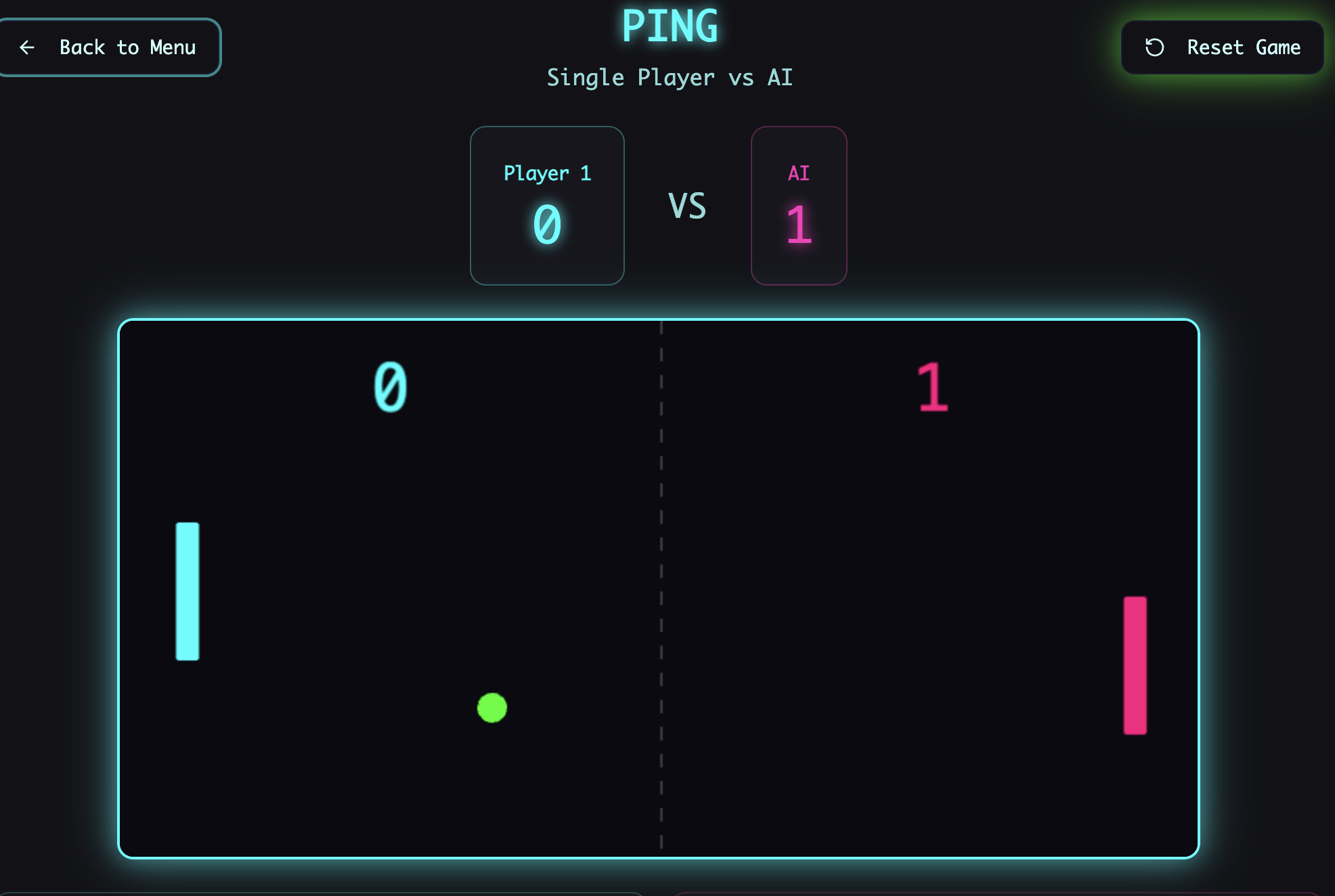The image size is (1335, 896).
Task: Select the cyan player paddle
Action: click(x=186, y=591)
